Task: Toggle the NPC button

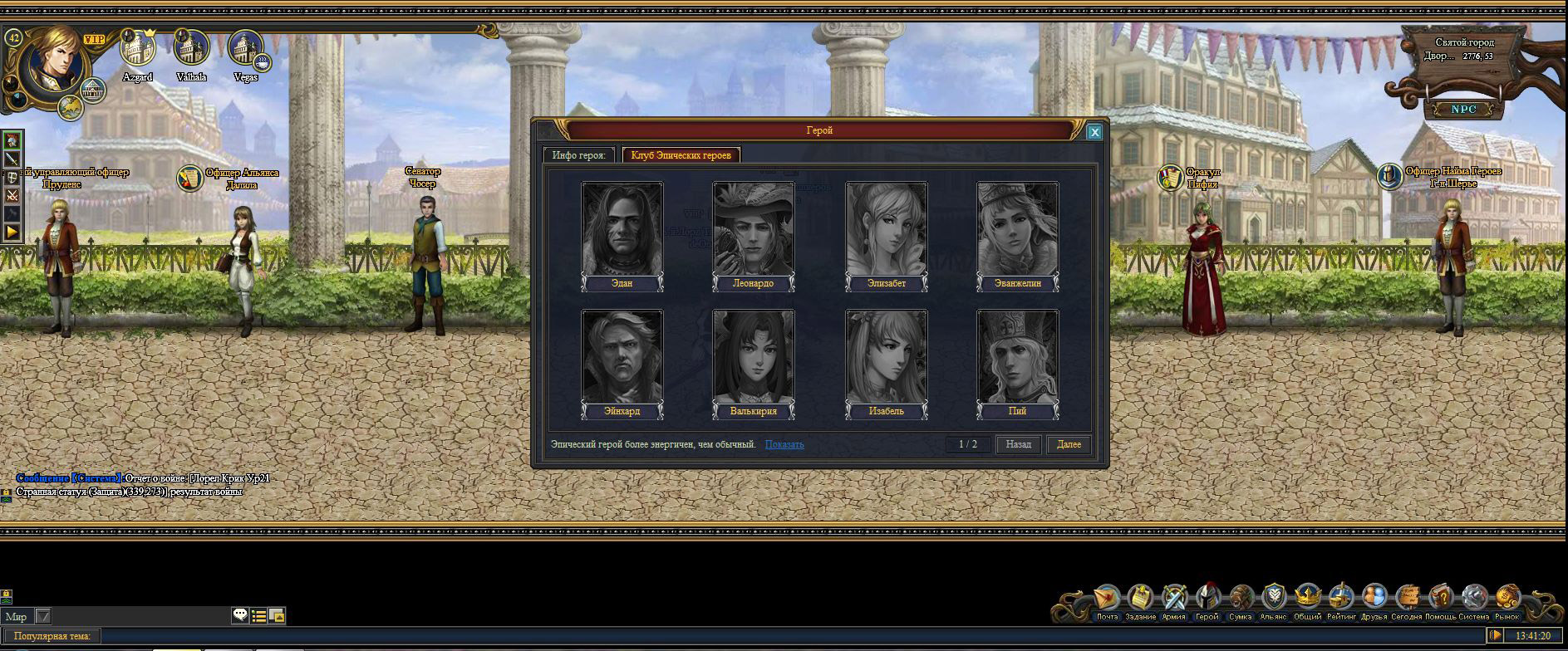Action: 1463,110
